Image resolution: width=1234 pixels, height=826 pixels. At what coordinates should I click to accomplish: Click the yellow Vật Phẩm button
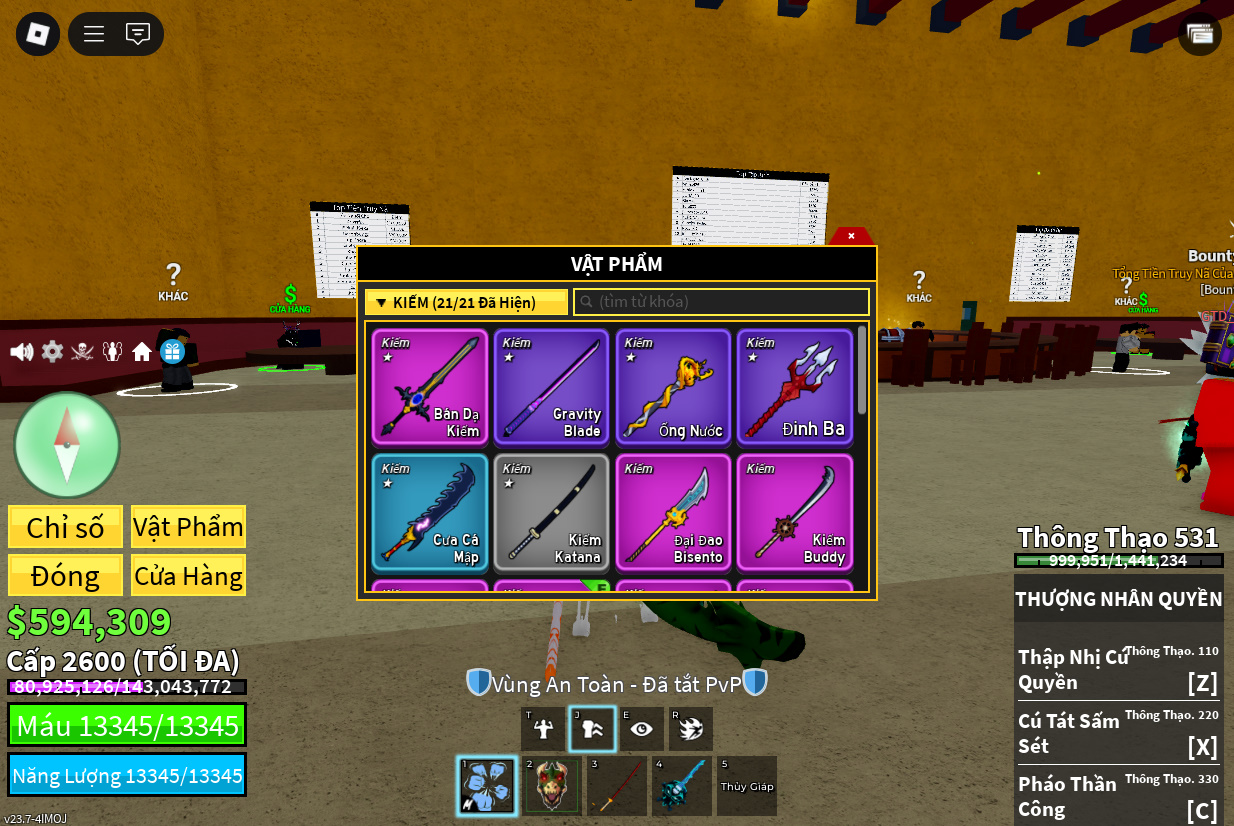click(x=188, y=527)
